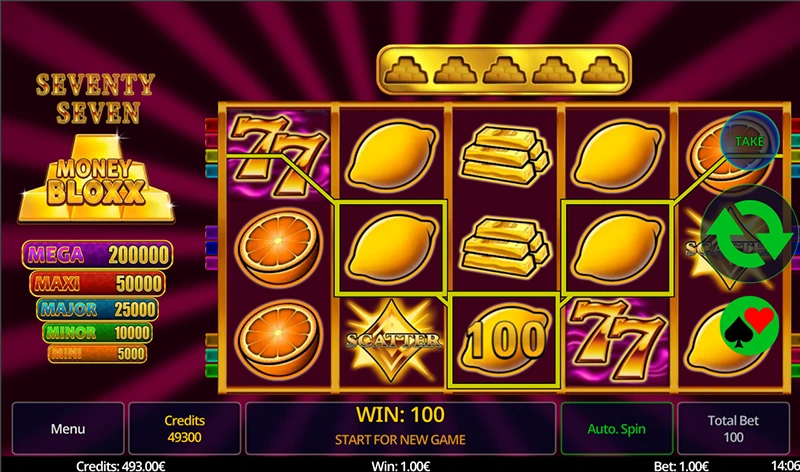800x472 pixels.
Task: Click the TAKE win button
Action: pos(748,141)
